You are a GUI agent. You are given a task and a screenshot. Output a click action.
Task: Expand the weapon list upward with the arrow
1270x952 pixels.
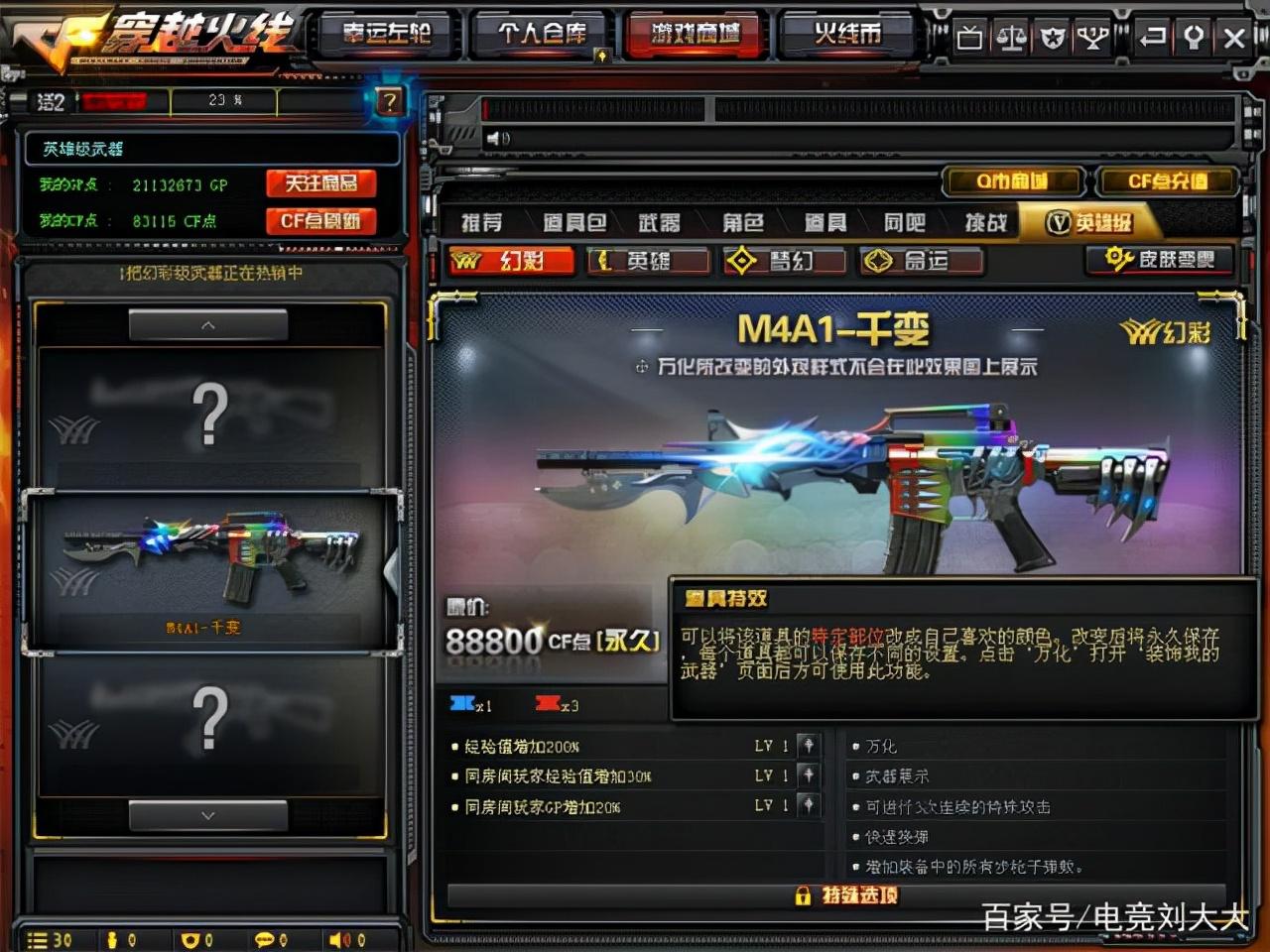[207, 325]
